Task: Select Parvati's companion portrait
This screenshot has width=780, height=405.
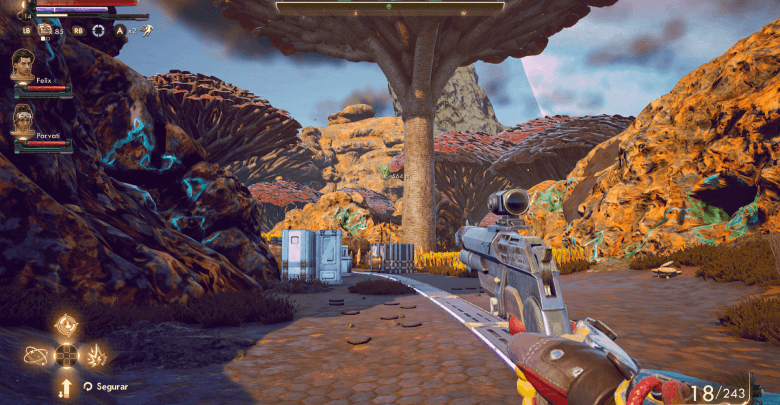Action: [x=24, y=120]
